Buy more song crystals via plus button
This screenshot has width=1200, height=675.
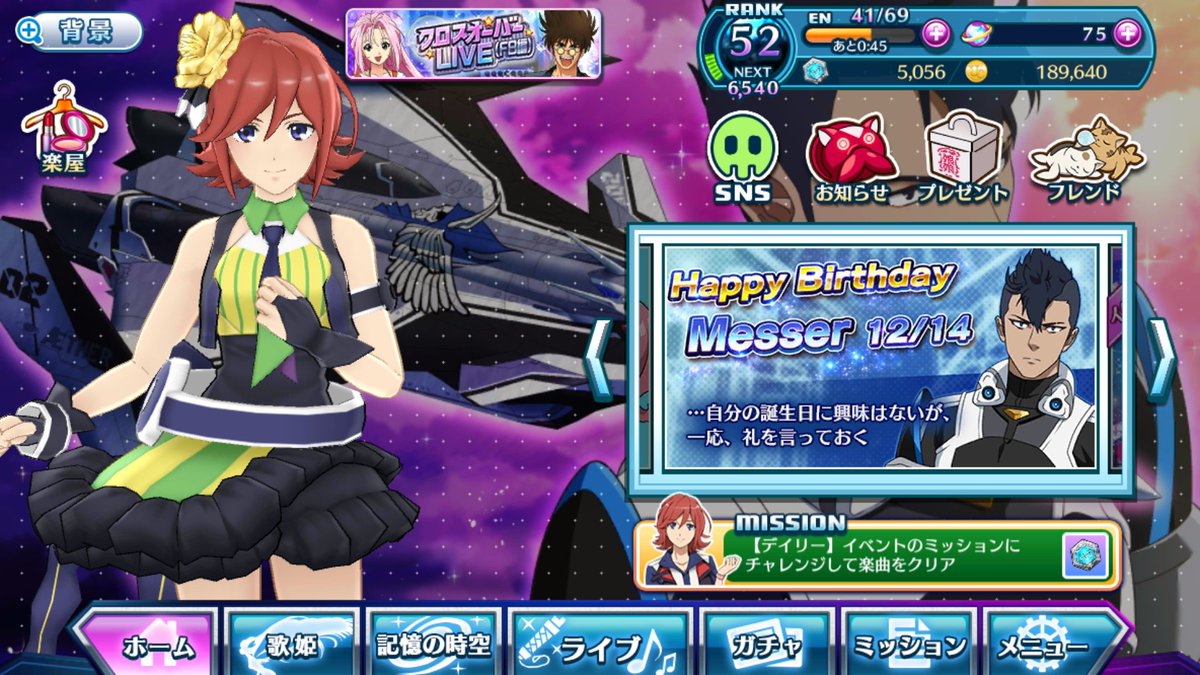point(1127,34)
